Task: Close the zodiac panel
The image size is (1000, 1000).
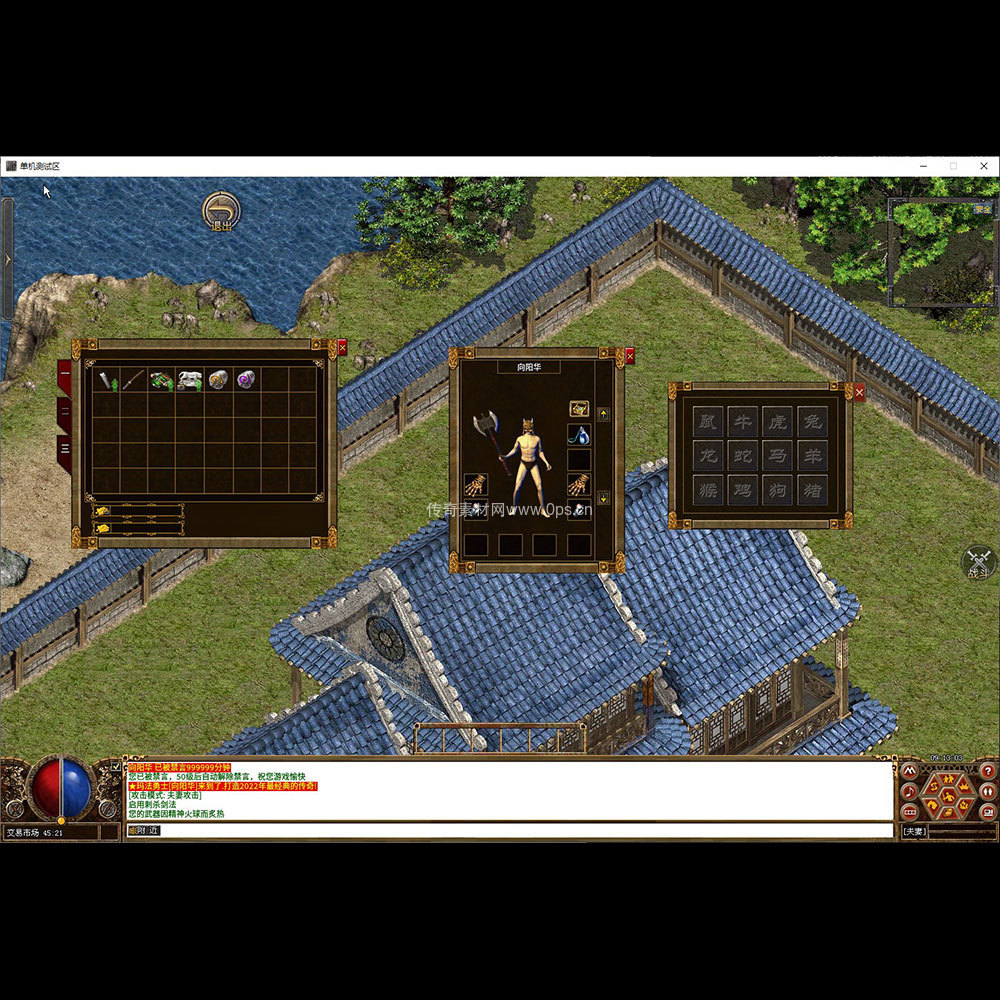Action: 859,392
